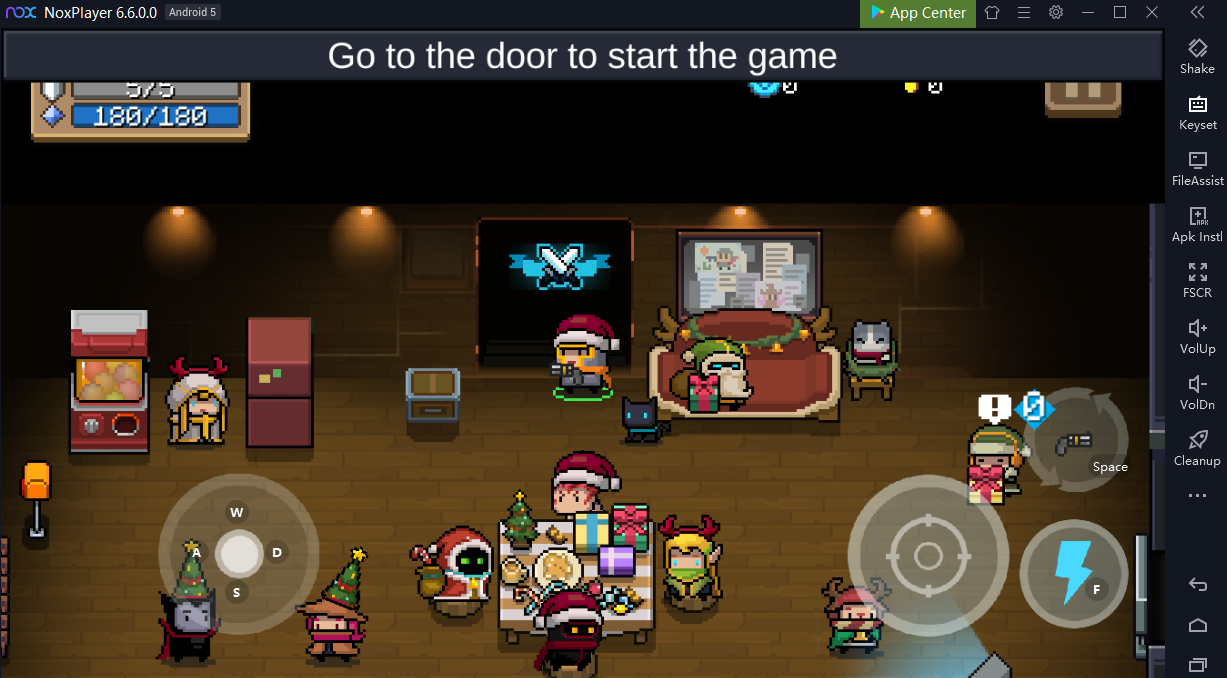This screenshot has width=1227, height=678.
Task: Show more sidebar tools with the ellipsis
Action: [1197, 496]
